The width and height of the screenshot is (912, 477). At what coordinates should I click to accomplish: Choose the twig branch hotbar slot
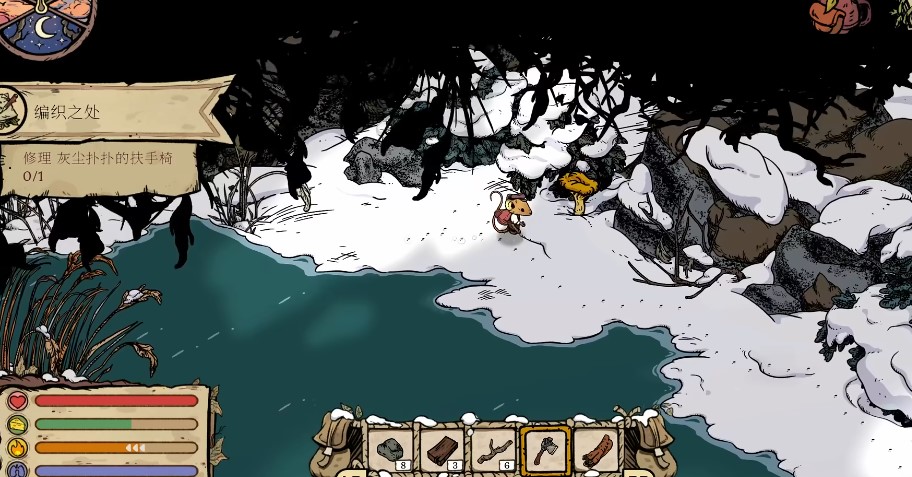coord(493,449)
